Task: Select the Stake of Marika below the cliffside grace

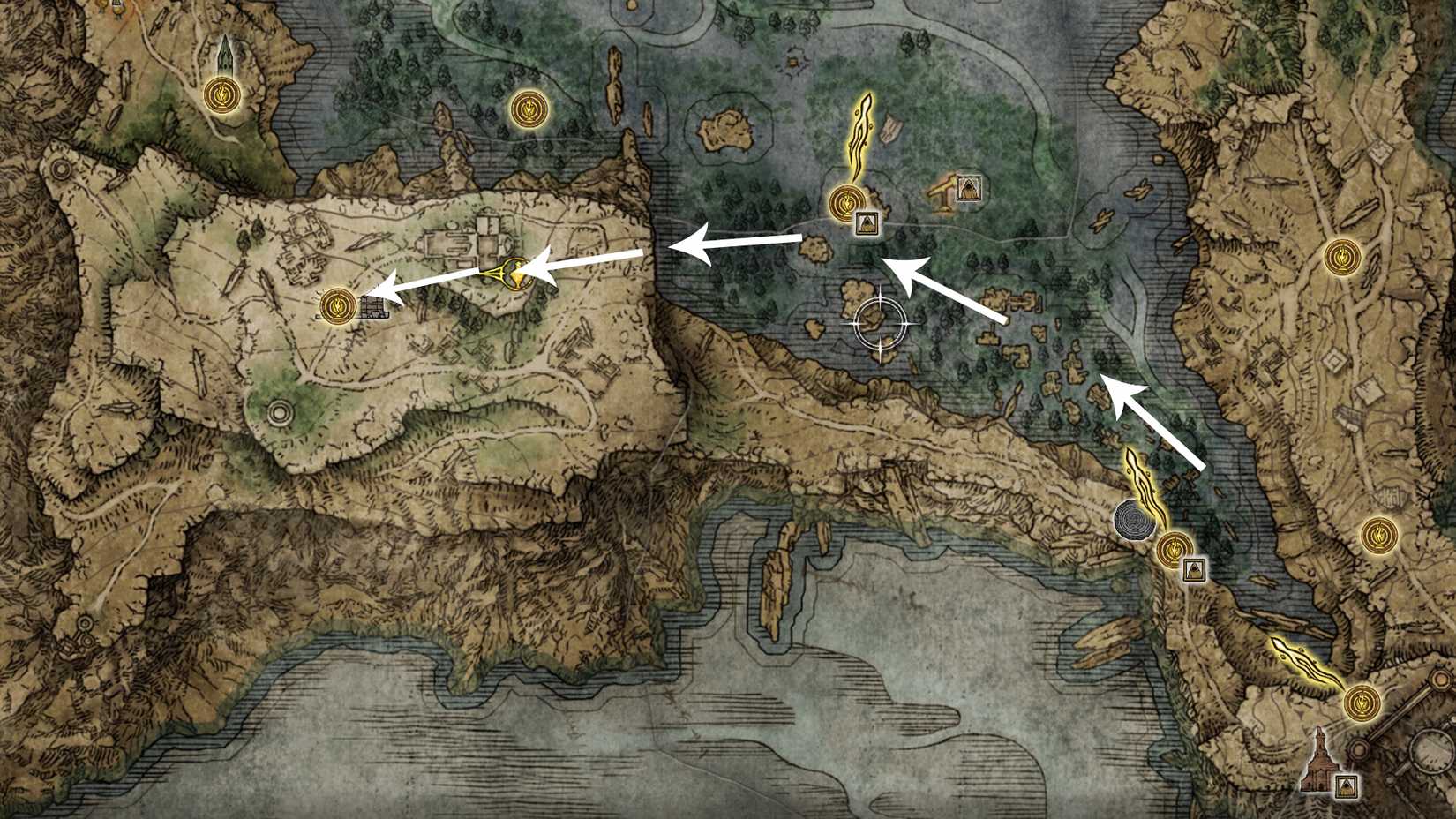Action: pyautogui.click(x=1195, y=569)
